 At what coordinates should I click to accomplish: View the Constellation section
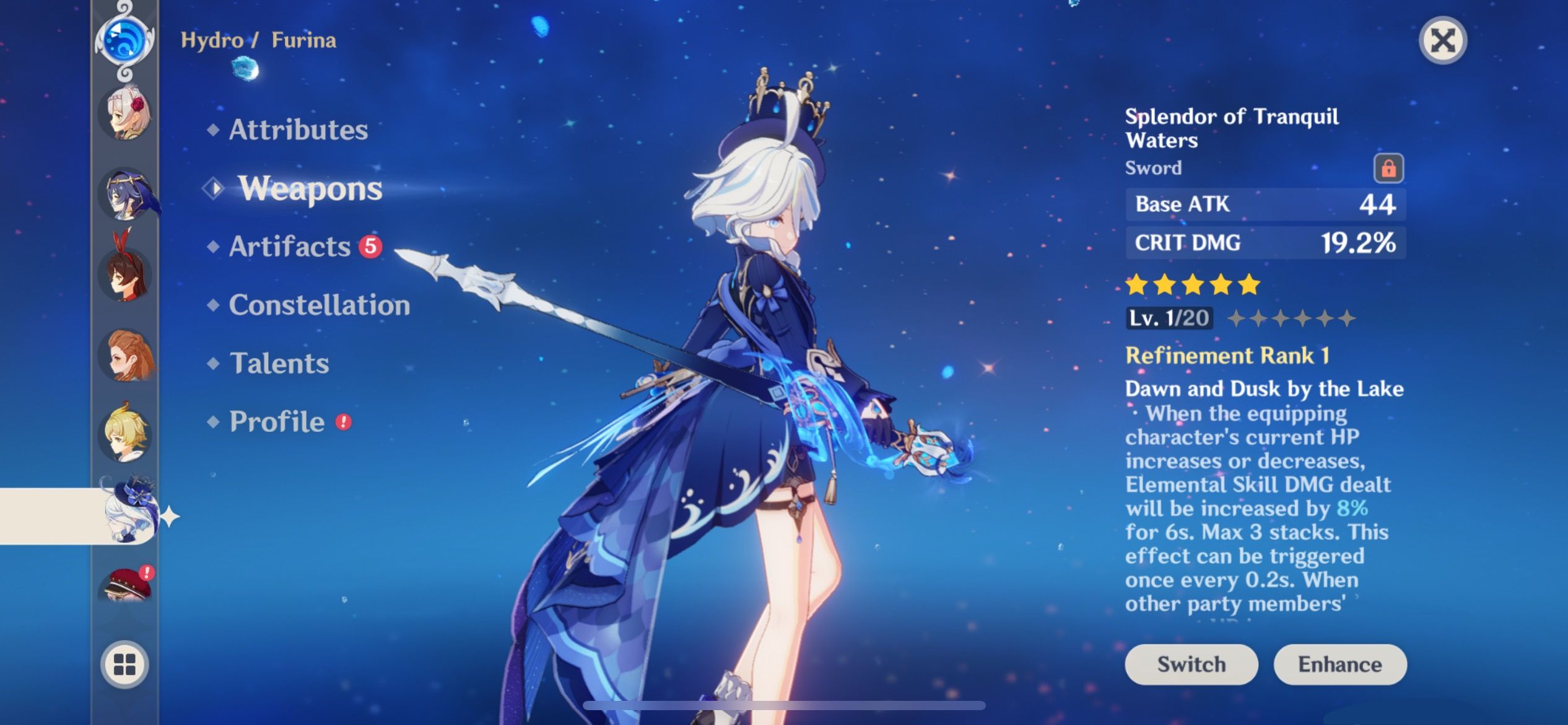[319, 305]
